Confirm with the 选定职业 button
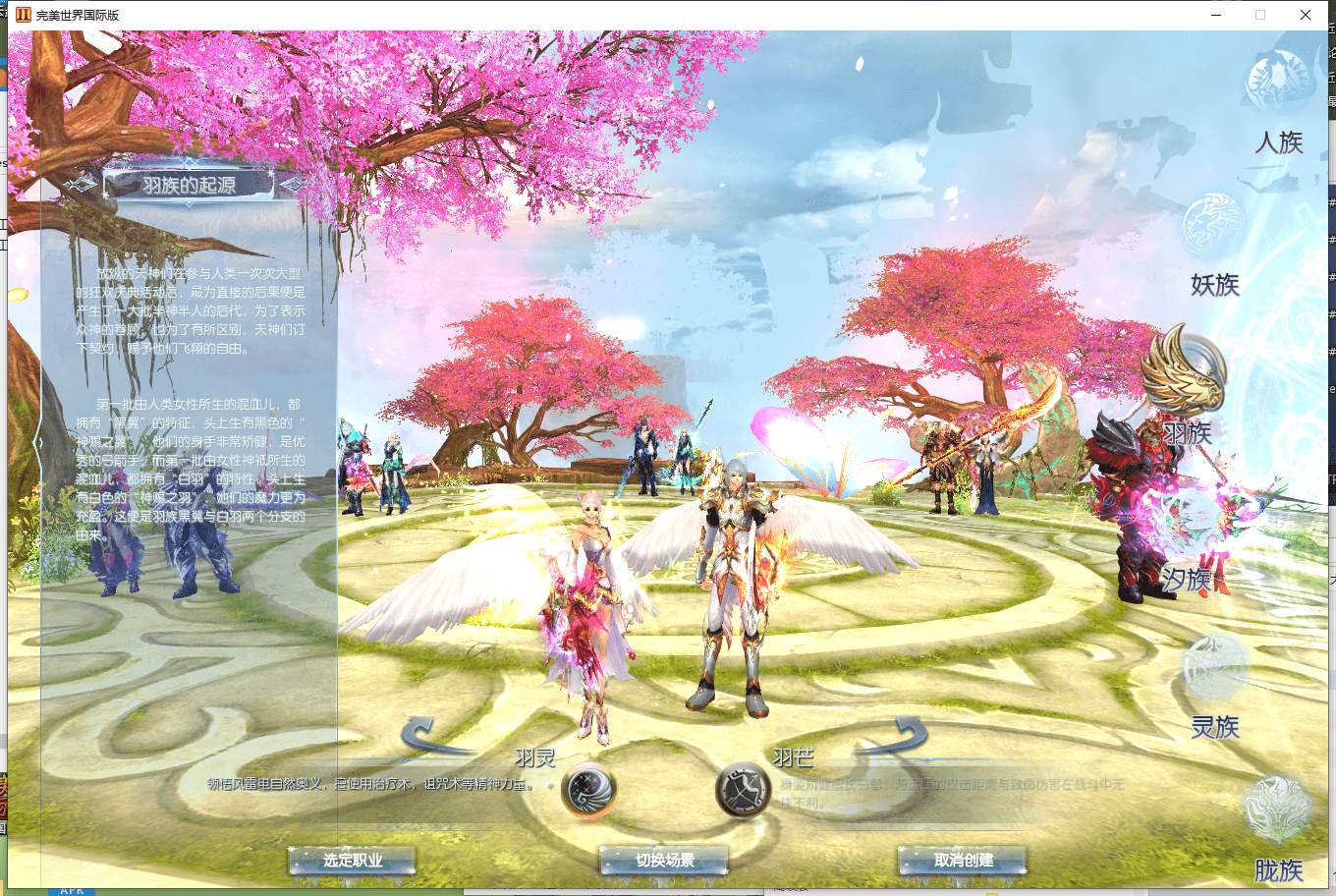Image resolution: width=1336 pixels, height=896 pixels. point(353,861)
